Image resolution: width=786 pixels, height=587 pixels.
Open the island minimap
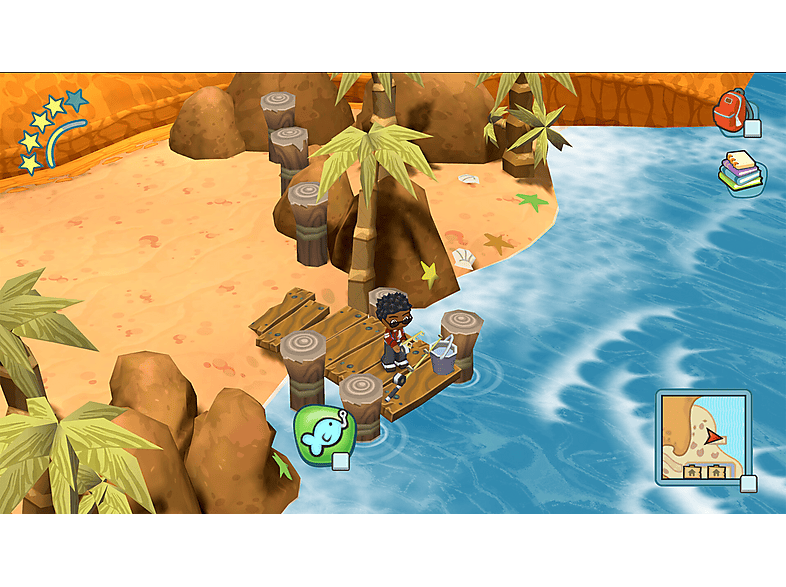tap(702, 437)
